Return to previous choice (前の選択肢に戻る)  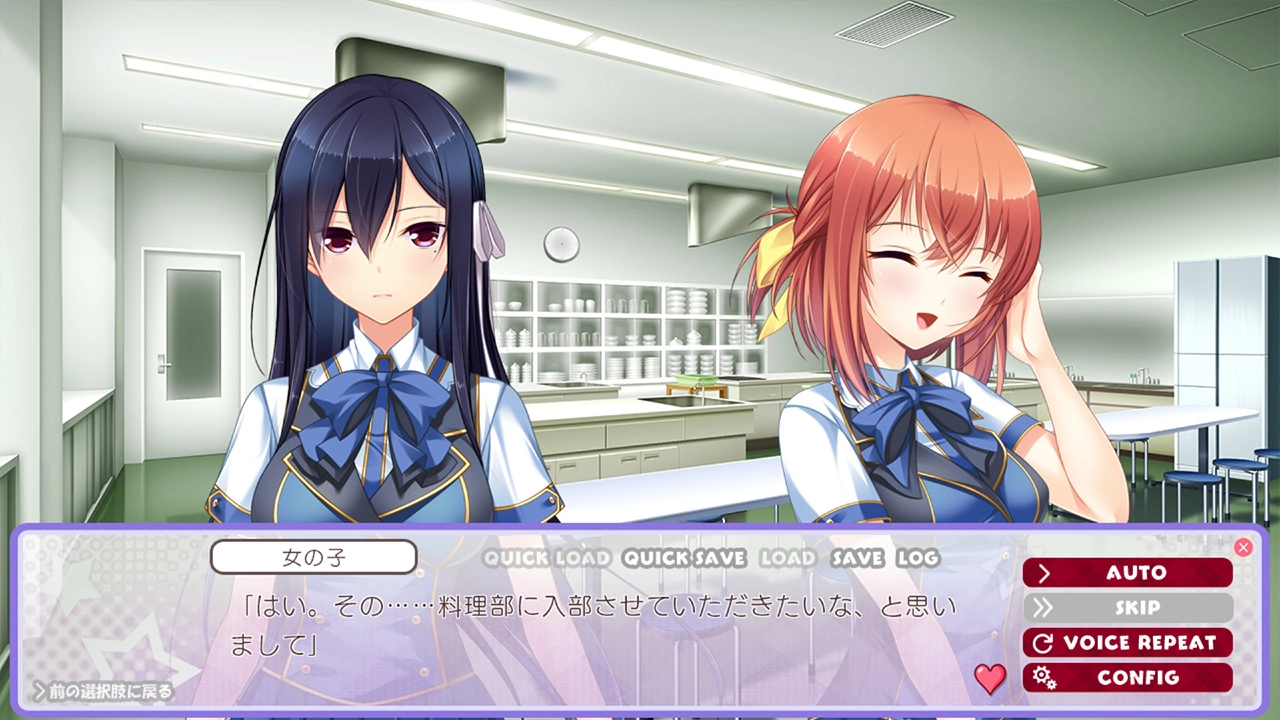103,690
